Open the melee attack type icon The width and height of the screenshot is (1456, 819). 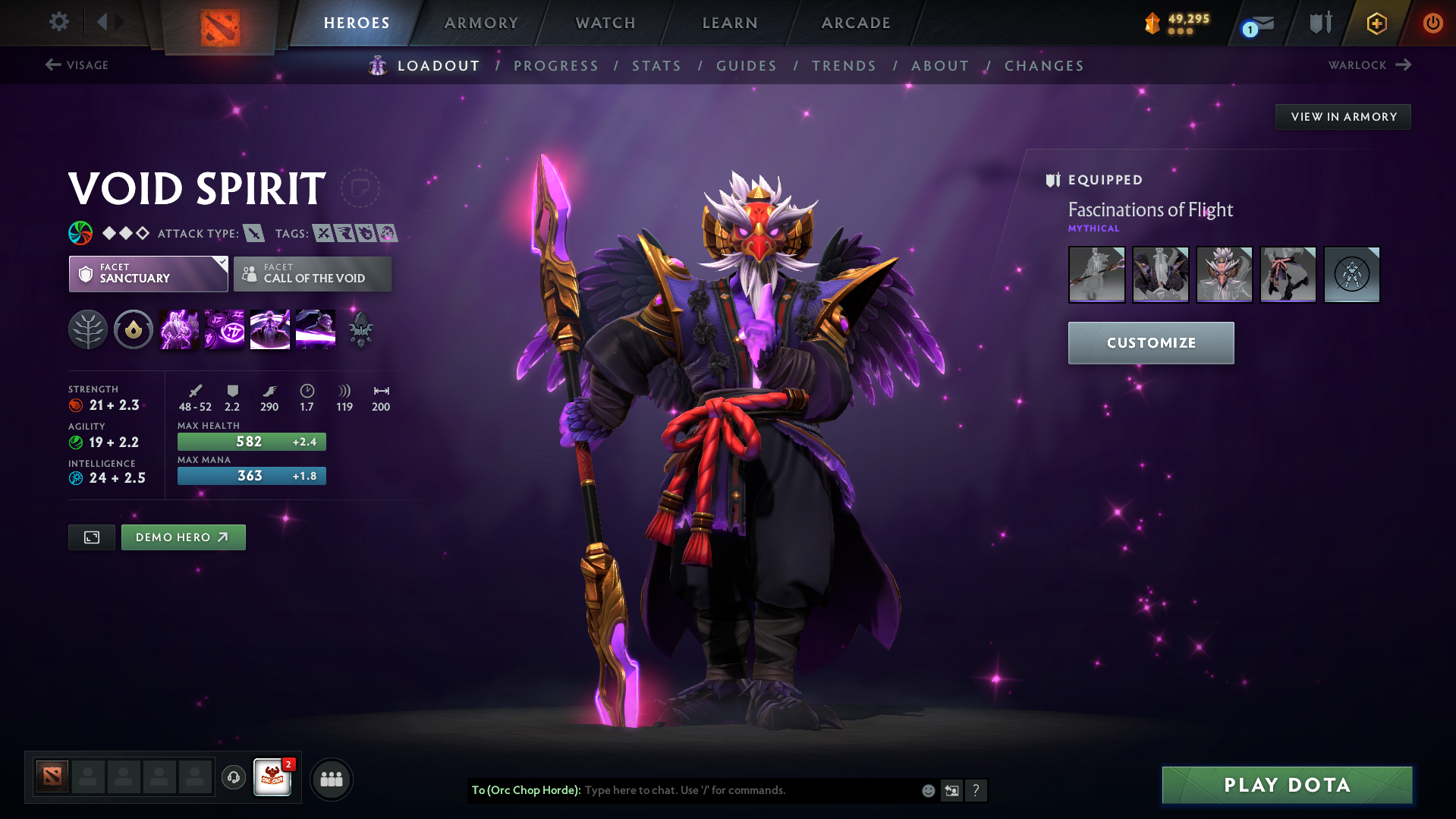(x=253, y=234)
